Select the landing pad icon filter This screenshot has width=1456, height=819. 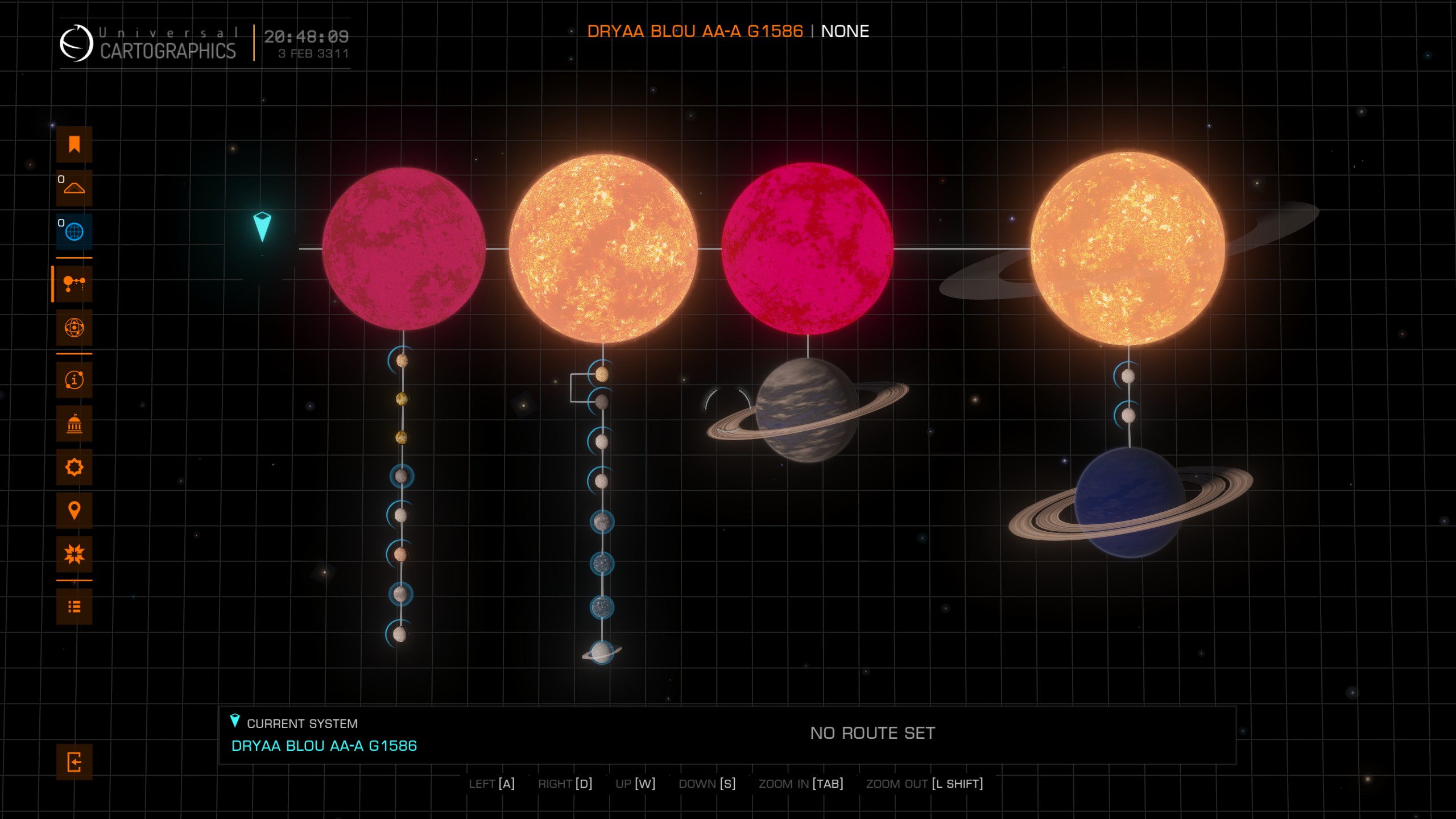(x=74, y=188)
